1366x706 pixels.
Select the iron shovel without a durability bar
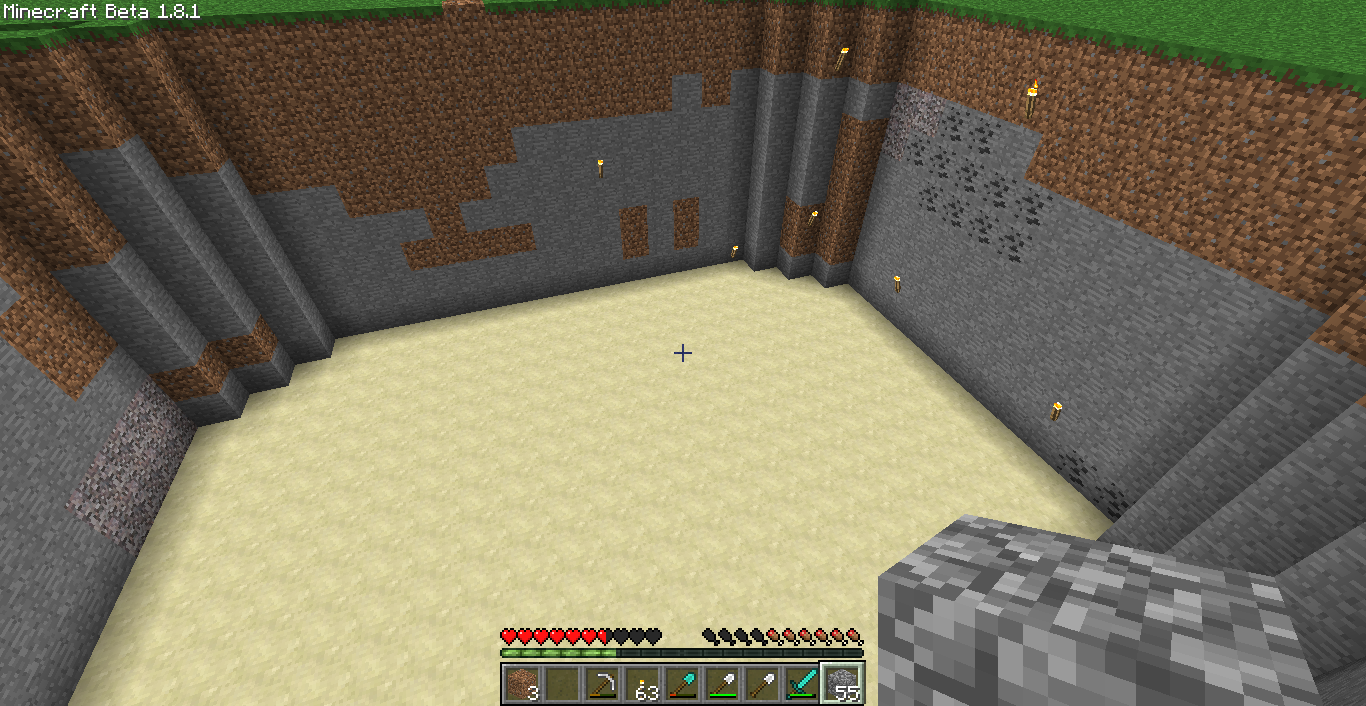tap(761, 683)
